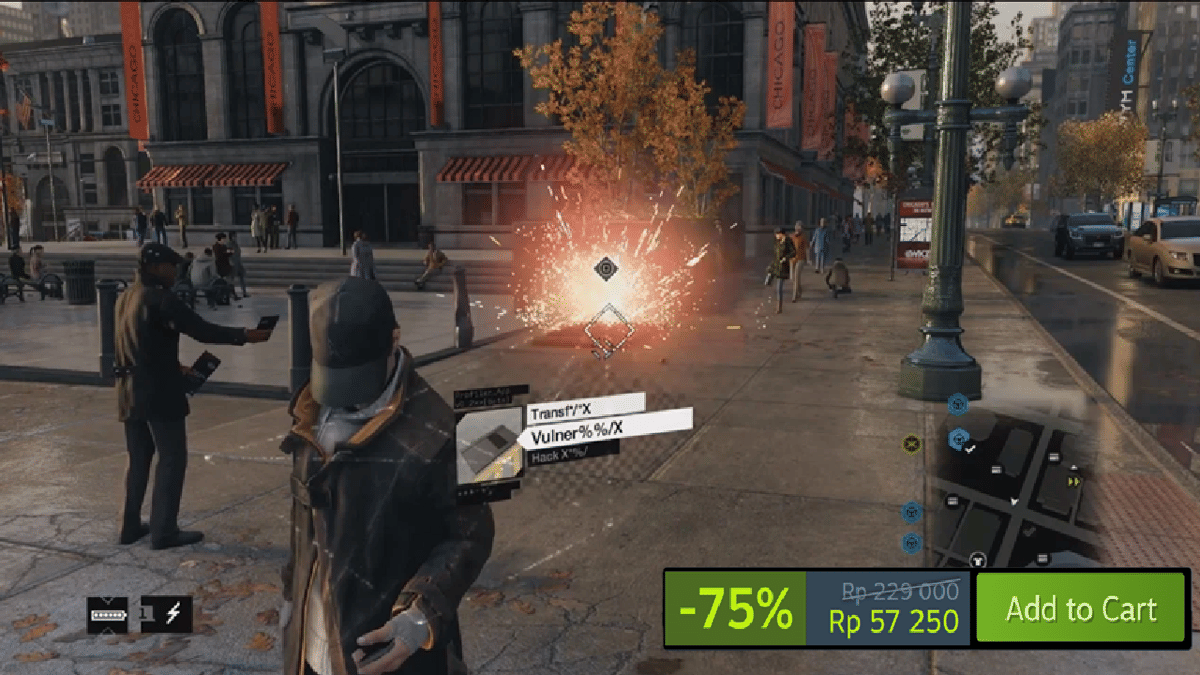1200x675 pixels.
Task: Select the highlighted Vulner hack option
Action: 605,431
